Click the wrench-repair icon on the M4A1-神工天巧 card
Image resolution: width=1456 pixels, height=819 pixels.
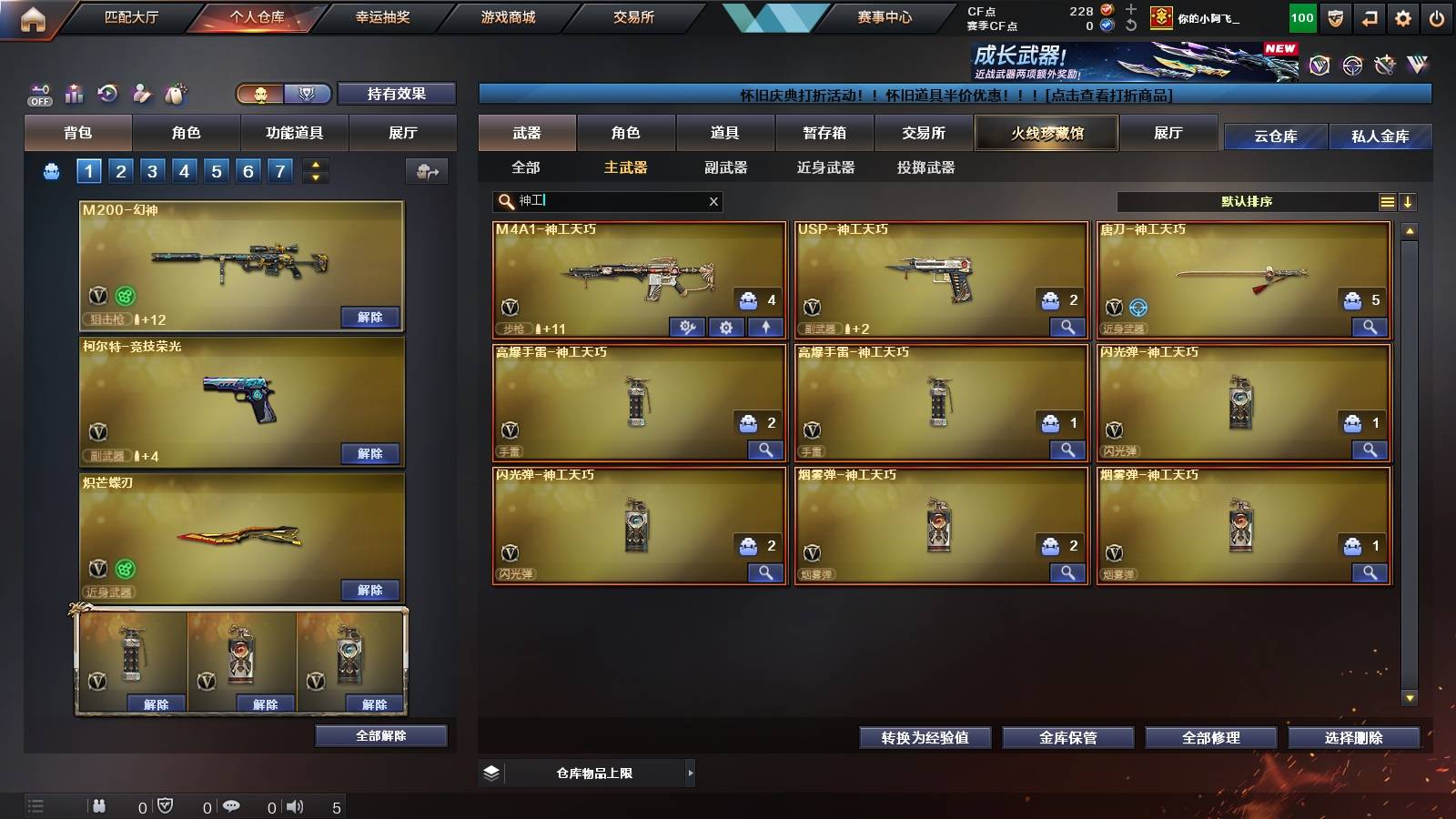[687, 328]
